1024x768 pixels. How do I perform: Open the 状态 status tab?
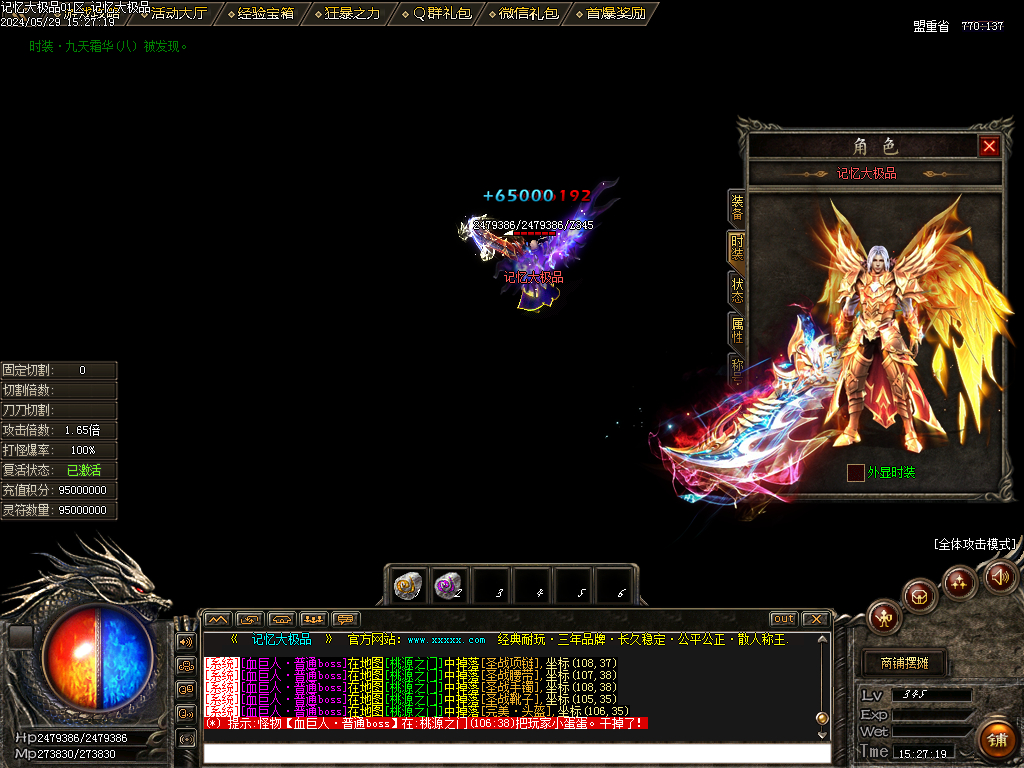(737, 290)
